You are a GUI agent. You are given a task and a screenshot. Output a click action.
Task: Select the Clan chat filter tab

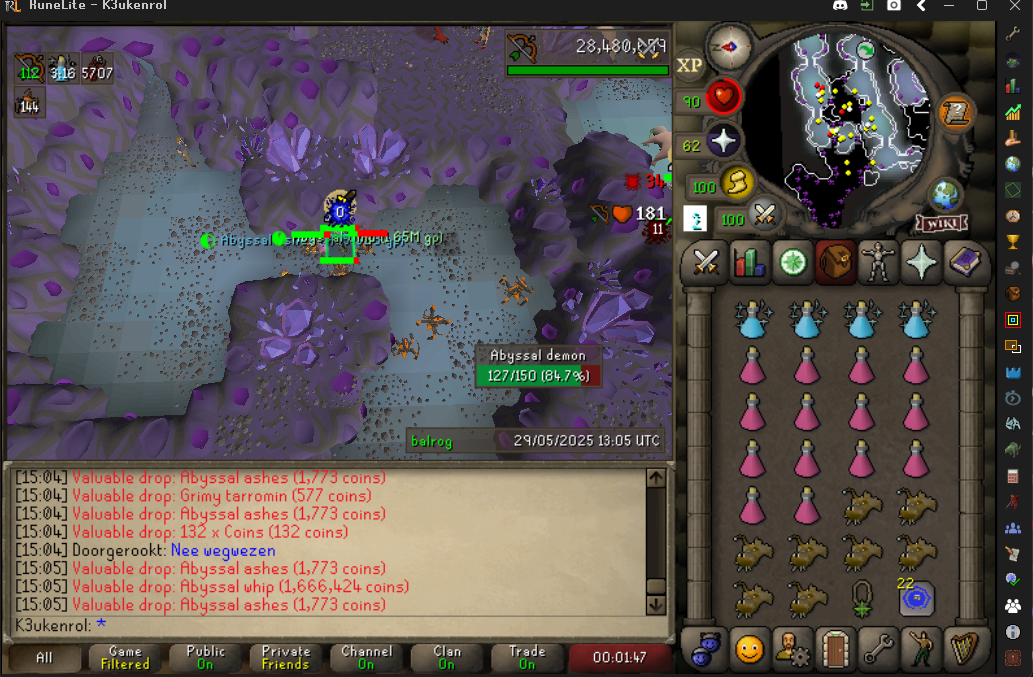tap(447, 657)
